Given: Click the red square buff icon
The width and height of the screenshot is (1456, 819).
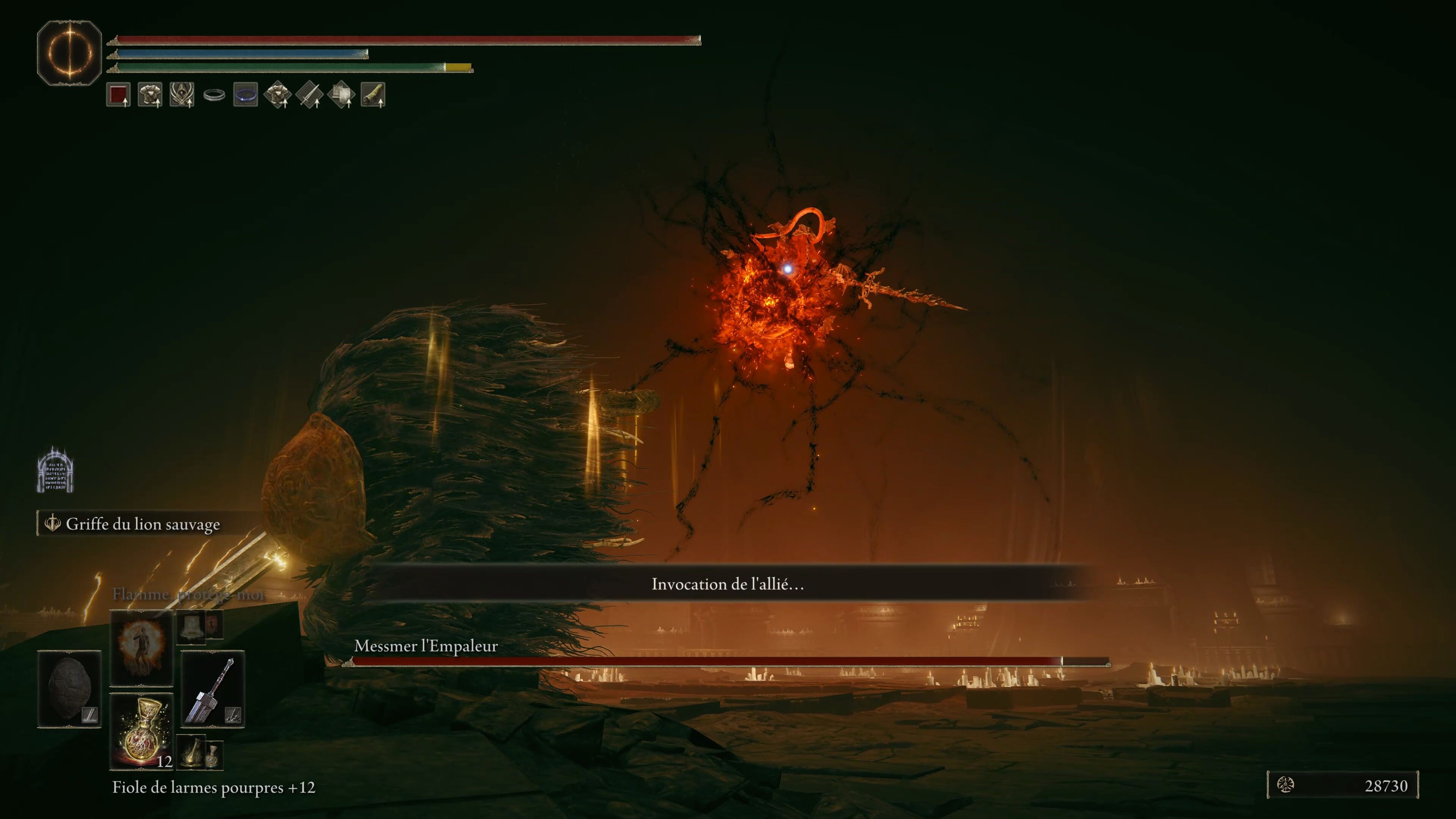Looking at the screenshot, I should (118, 94).
